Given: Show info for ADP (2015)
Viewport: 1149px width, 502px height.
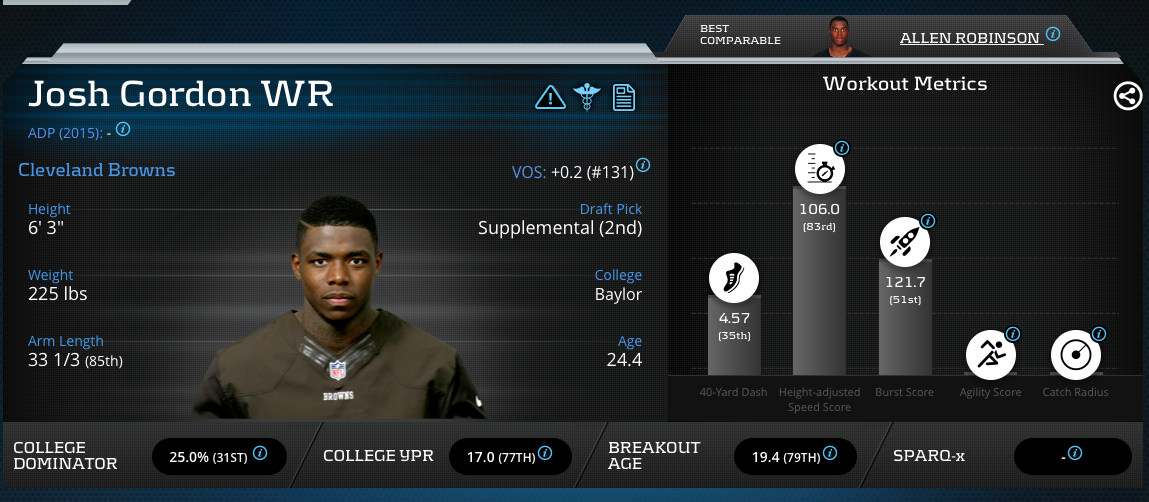Looking at the screenshot, I should tap(124, 129).
